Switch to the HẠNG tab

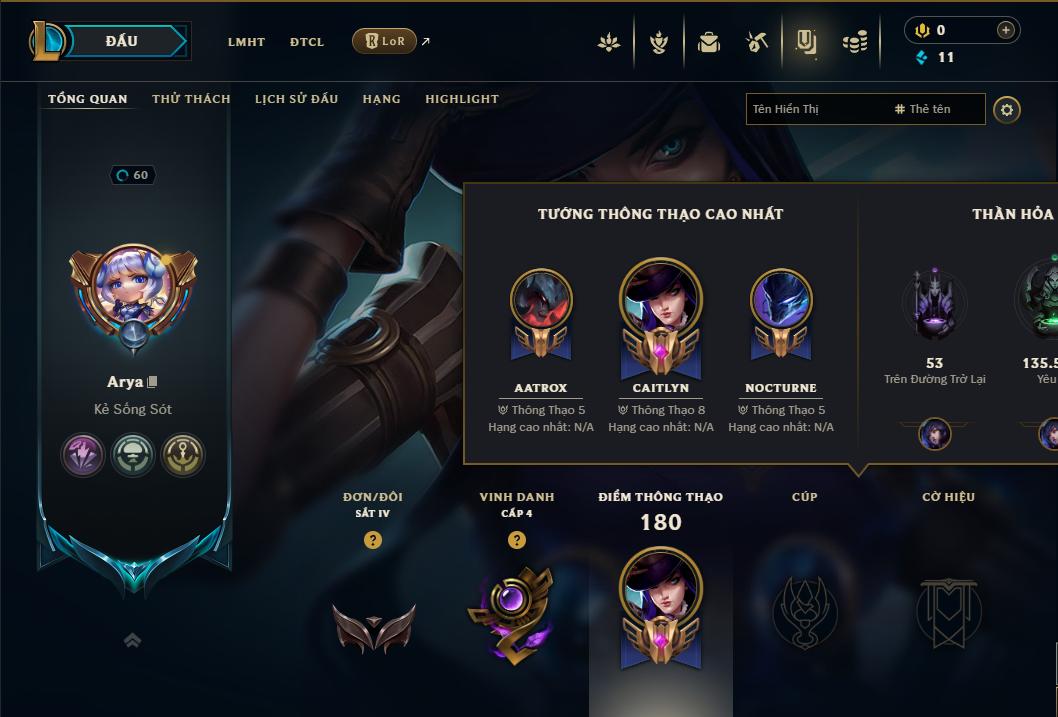click(381, 99)
